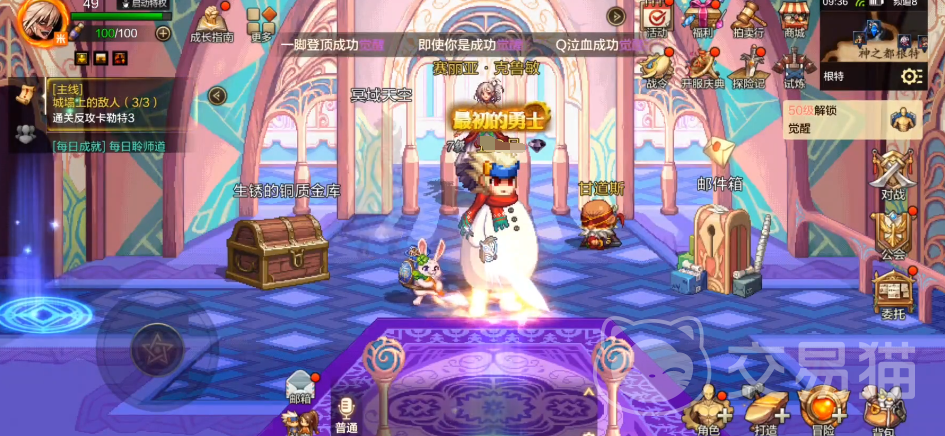Open the gear settings icon beside 根特

[911, 77]
